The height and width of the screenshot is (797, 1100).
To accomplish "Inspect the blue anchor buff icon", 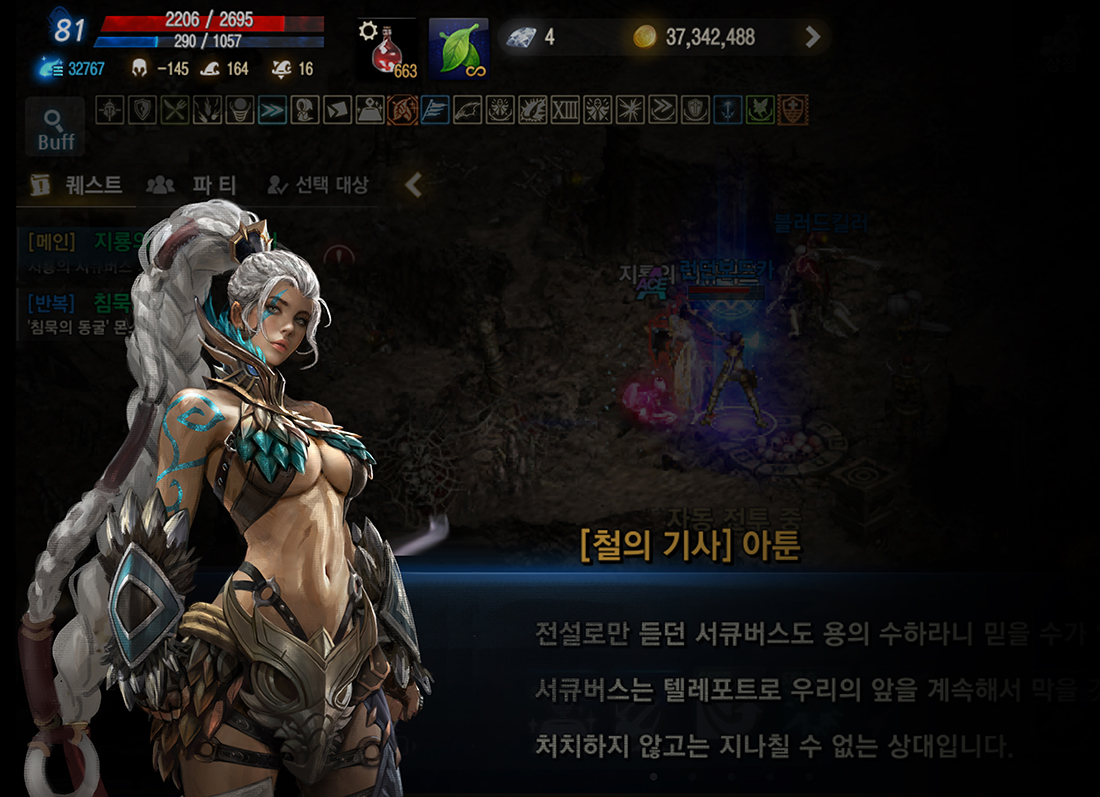I will (x=727, y=110).
